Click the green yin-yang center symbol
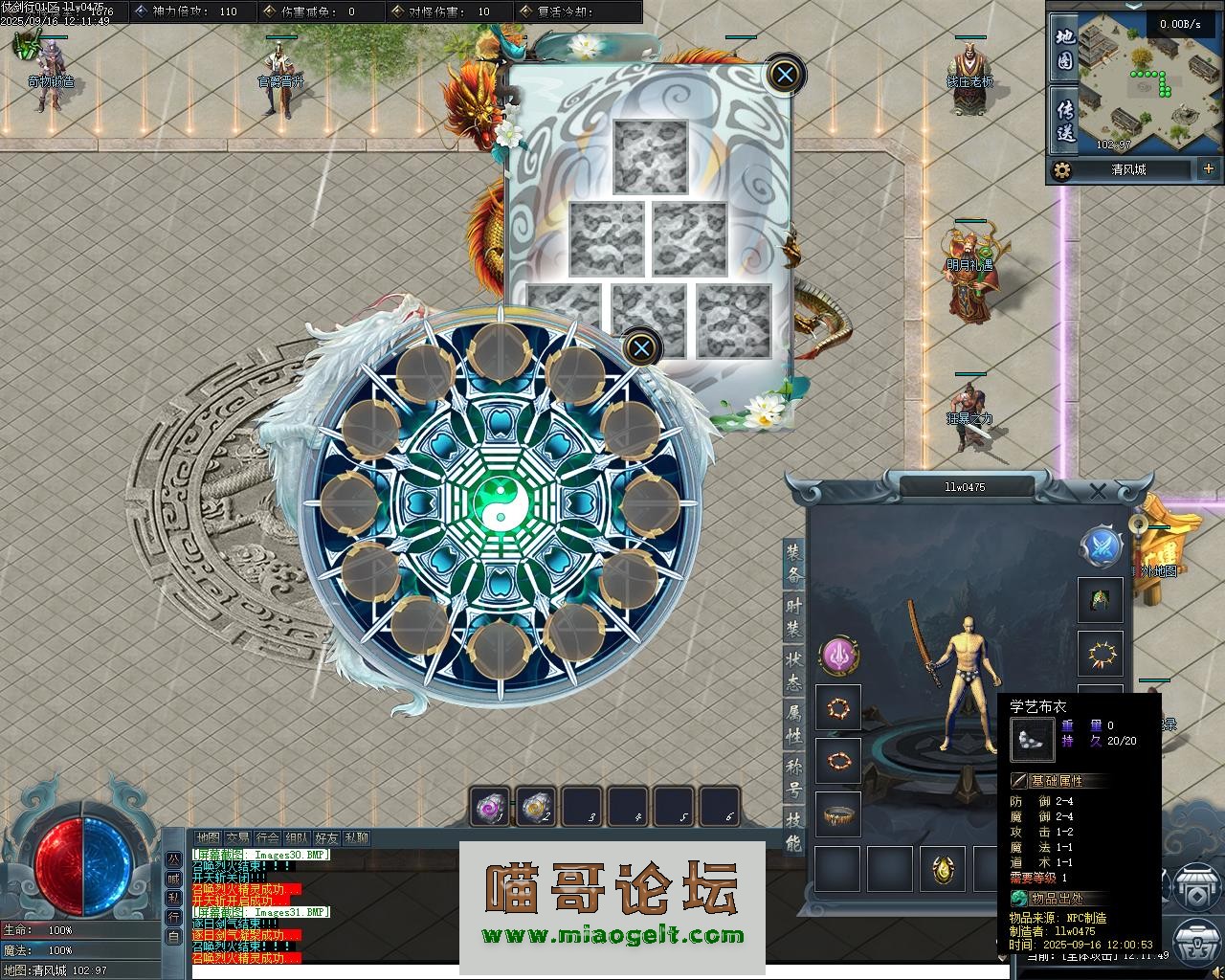Image resolution: width=1225 pixels, height=980 pixels. tap(498, 504)
